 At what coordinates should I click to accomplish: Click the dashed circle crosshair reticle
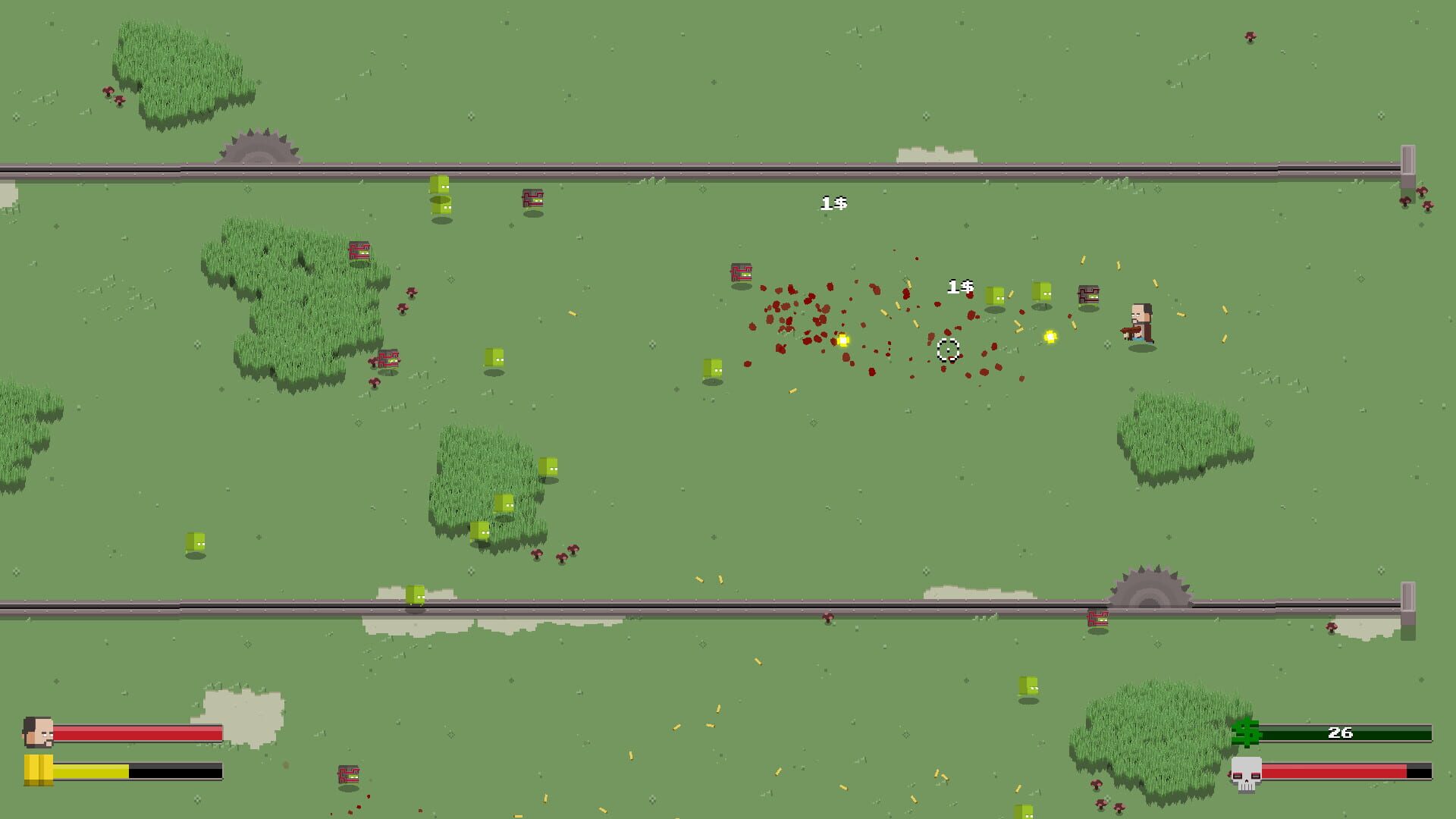[x=947, y=350]
